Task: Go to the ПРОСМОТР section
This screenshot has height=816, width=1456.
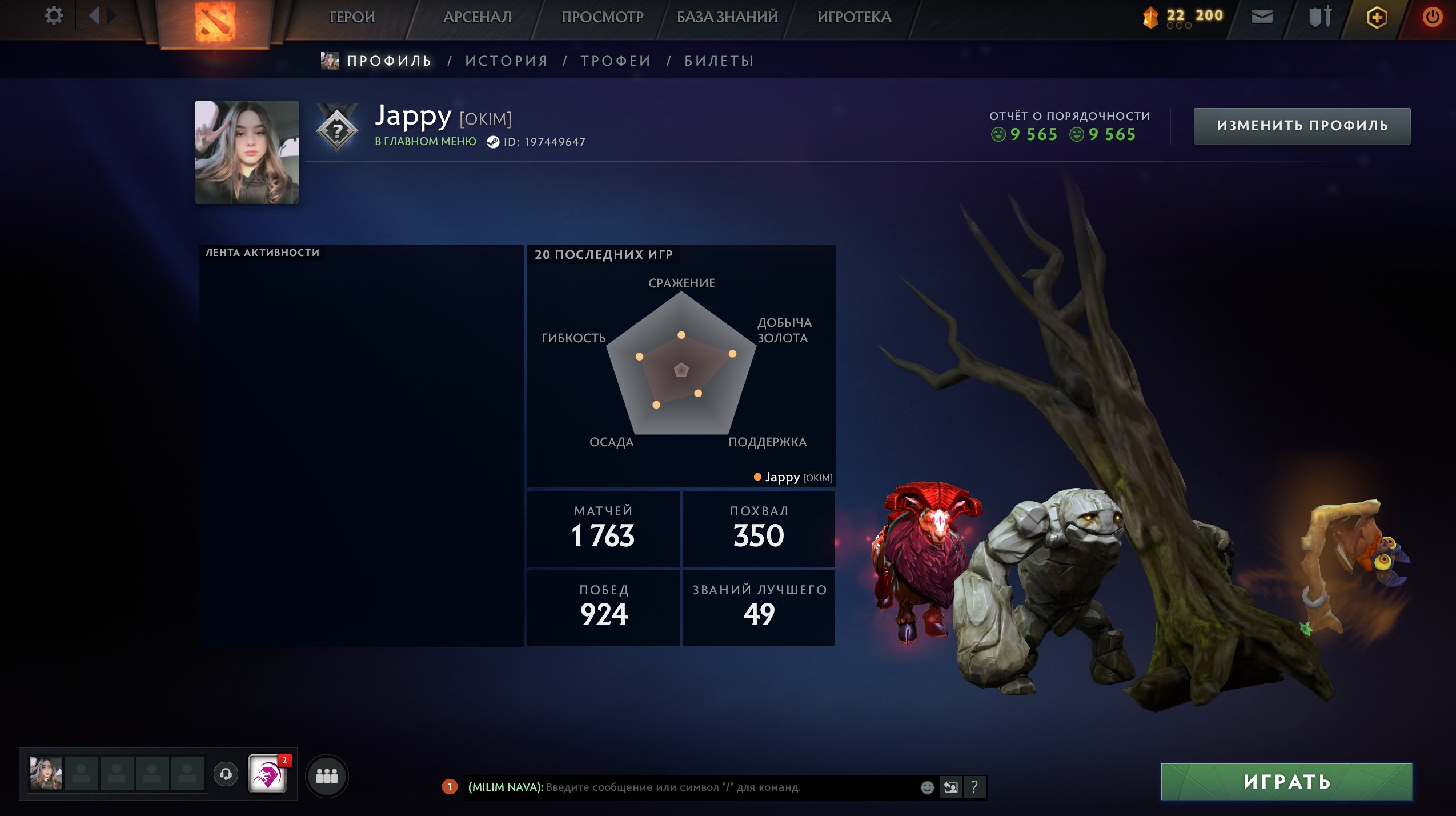Action: [x=602, y=17]
